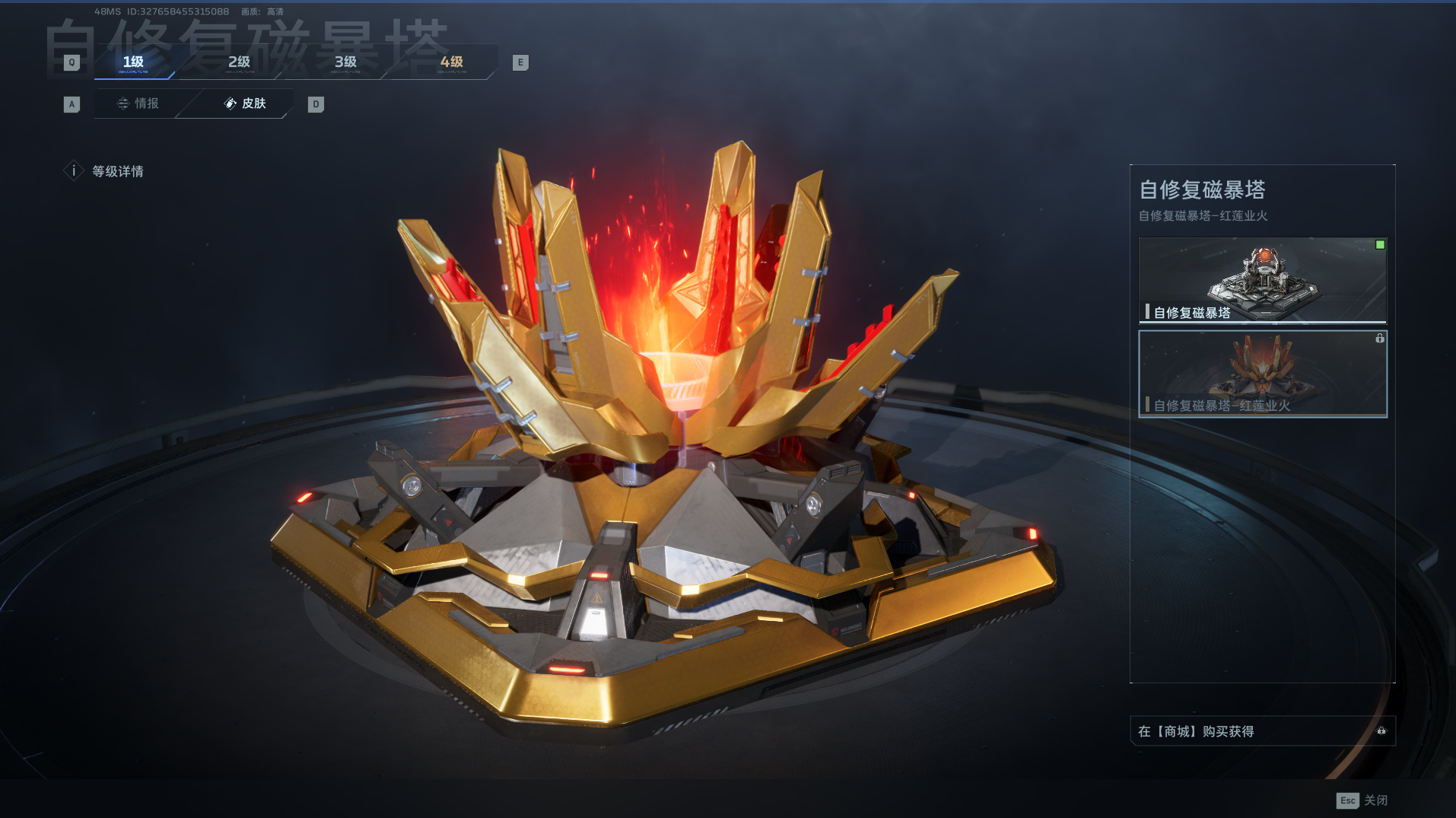Click 在【商城】购买获得 shop purchase button
The image size is (1456, 818).
(1261, 731)
